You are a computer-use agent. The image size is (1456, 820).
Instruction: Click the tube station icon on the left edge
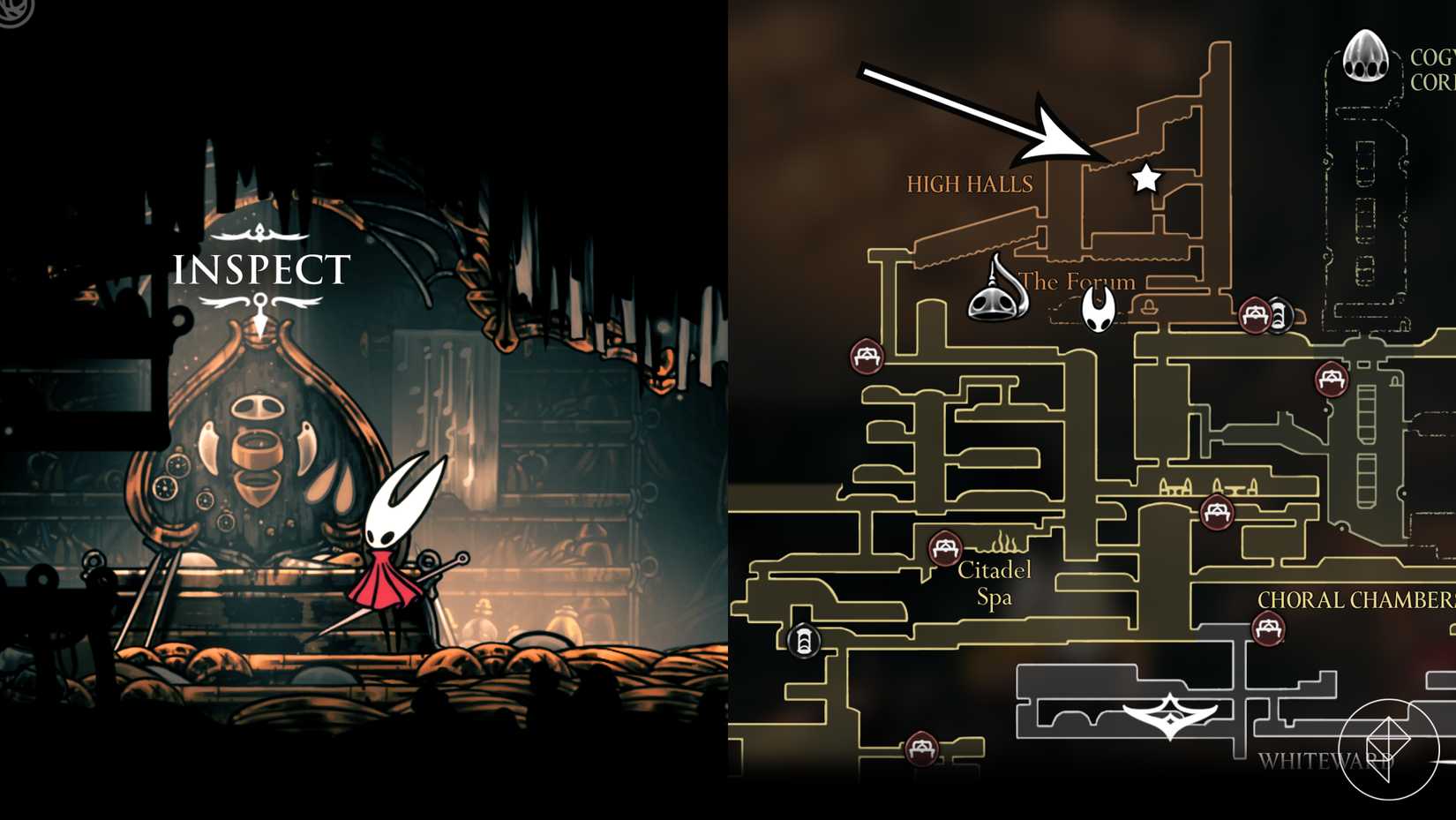803,642
